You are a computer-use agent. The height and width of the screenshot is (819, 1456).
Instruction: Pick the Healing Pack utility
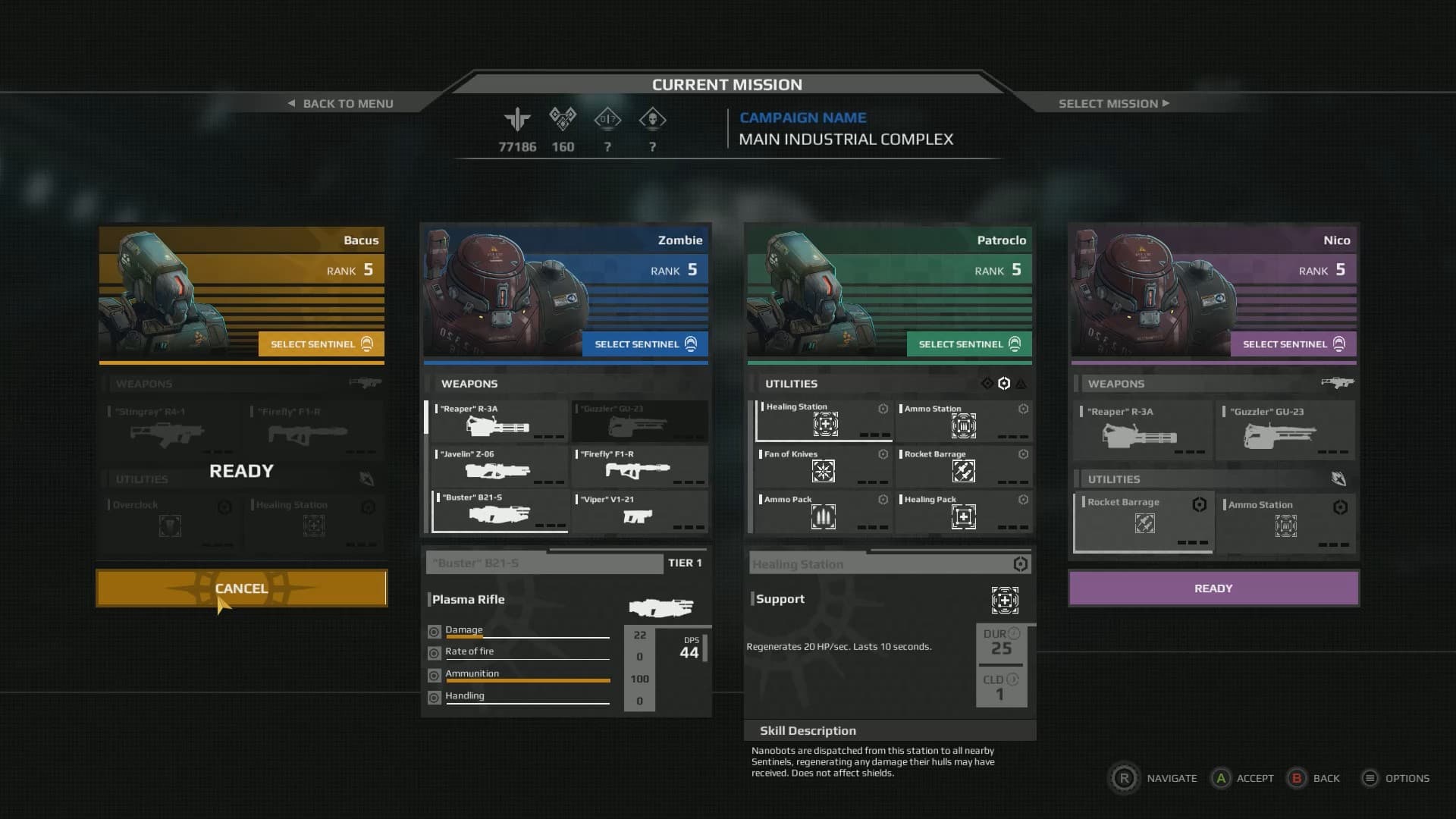point(963,512)
